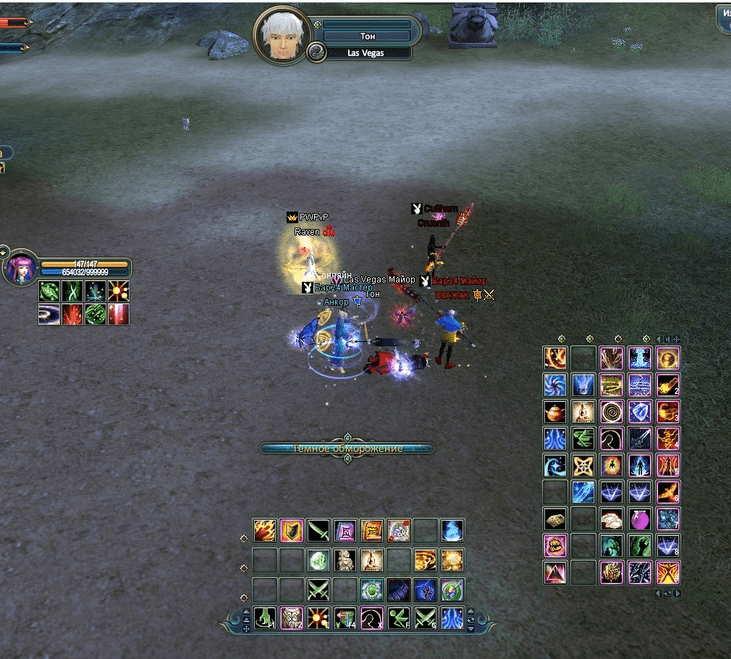Use the golden shield skill

[291, 530]
